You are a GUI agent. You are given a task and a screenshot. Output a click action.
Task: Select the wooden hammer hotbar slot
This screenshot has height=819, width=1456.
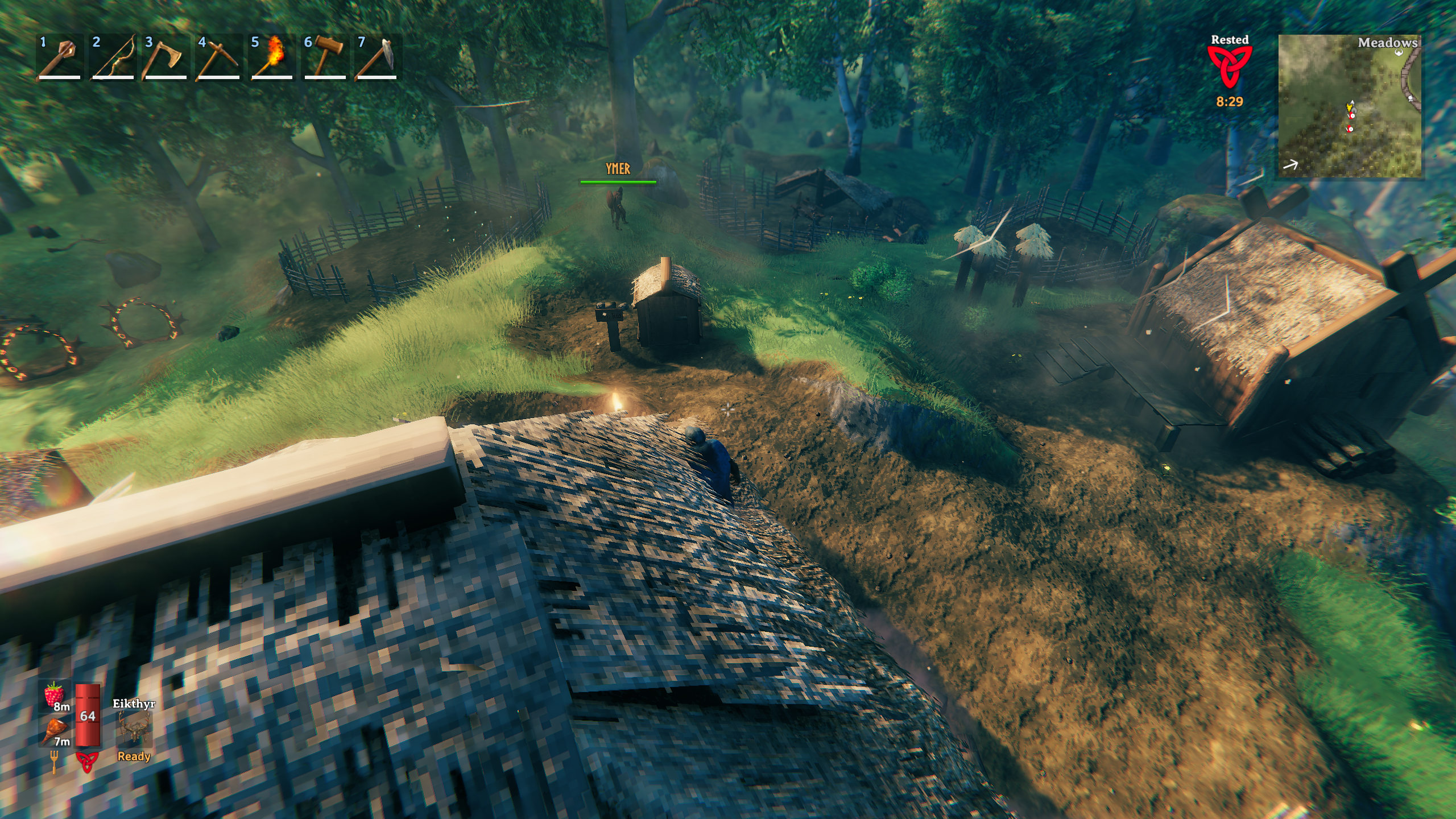325,57
